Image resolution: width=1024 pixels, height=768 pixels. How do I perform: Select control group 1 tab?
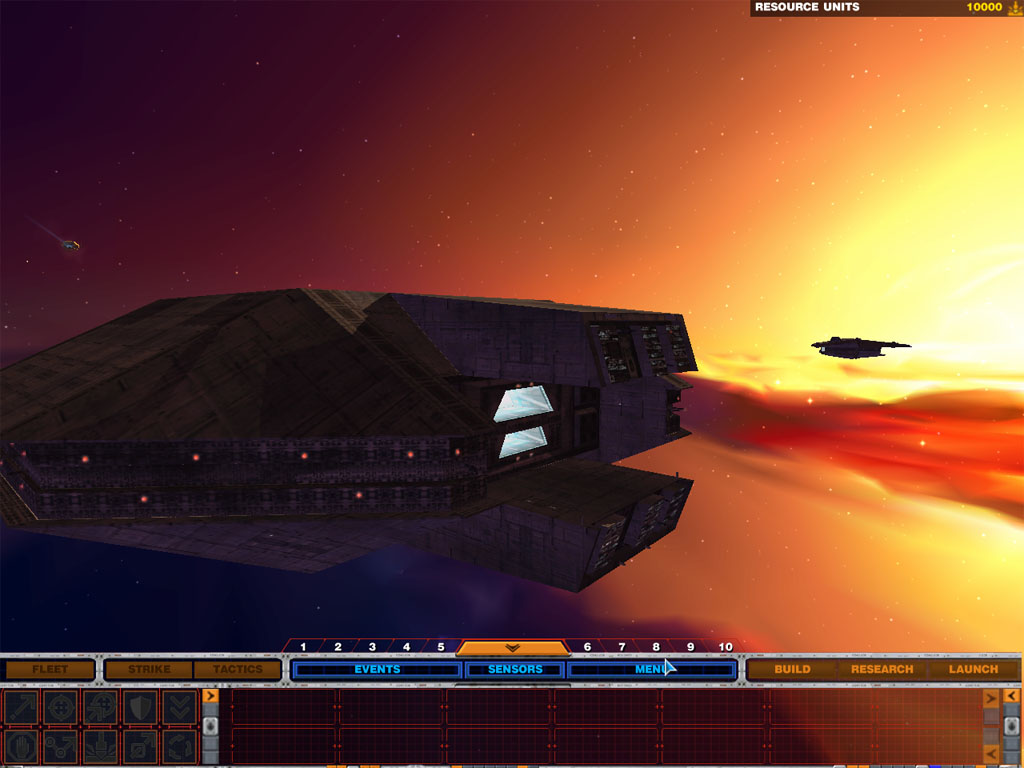[x=303, y=647]
